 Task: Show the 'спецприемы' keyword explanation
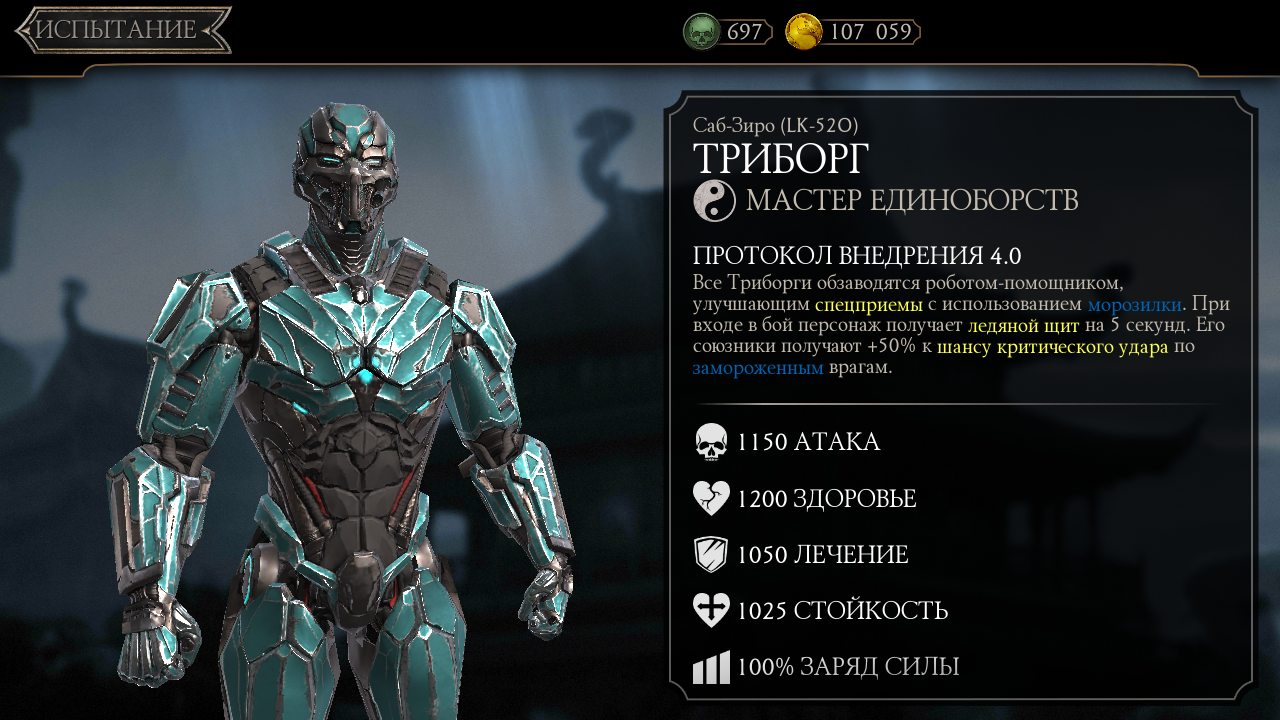868,304
